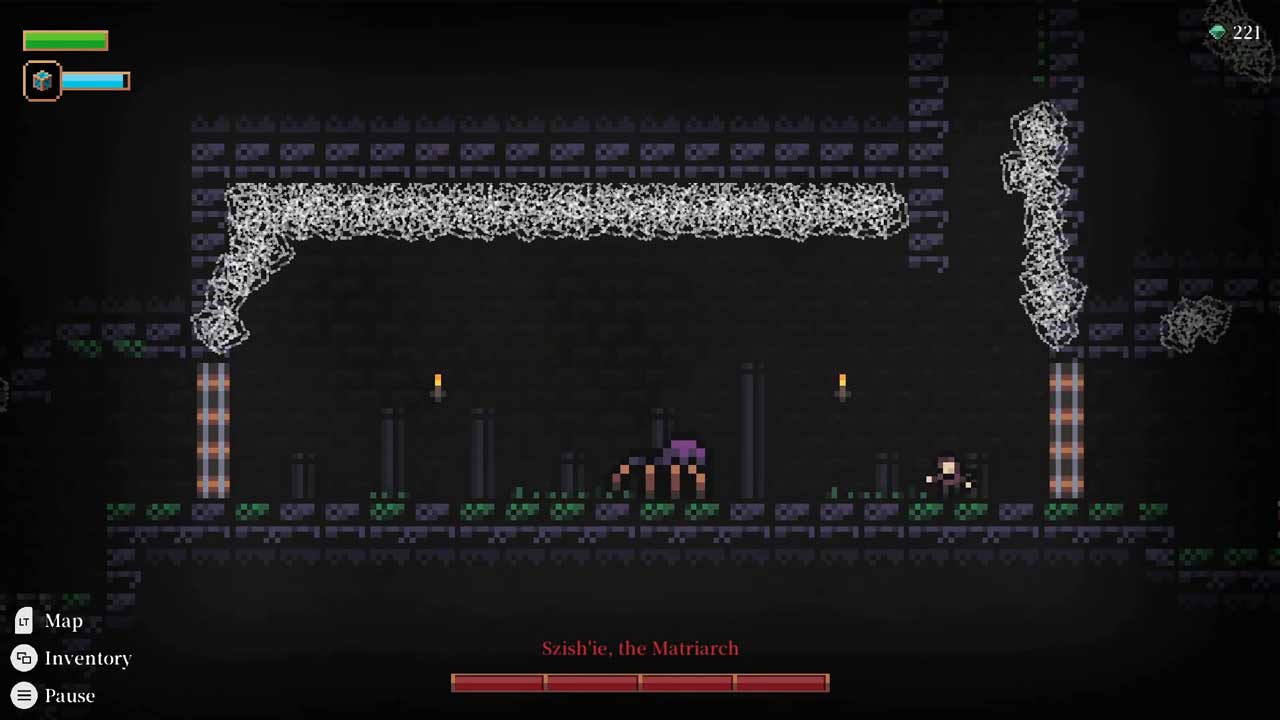Open the Inventory label
Image resolution: width=1280 pixels, height=720 pixels.
(87, 658)
